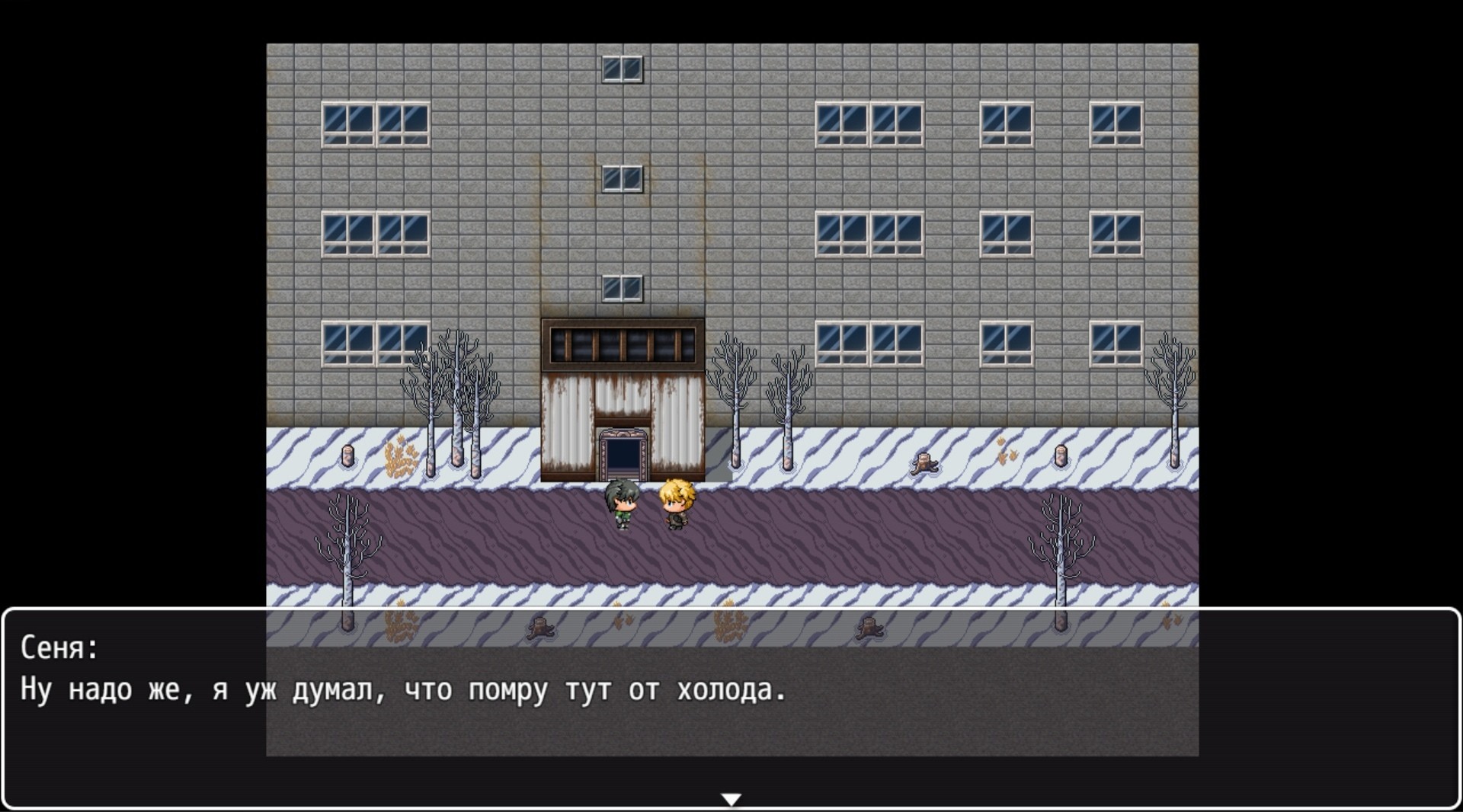This screenshot has height=812, width=1463.
Task: Click the top-floor small window
Action: pyautogui.click(x=623, y=69)
